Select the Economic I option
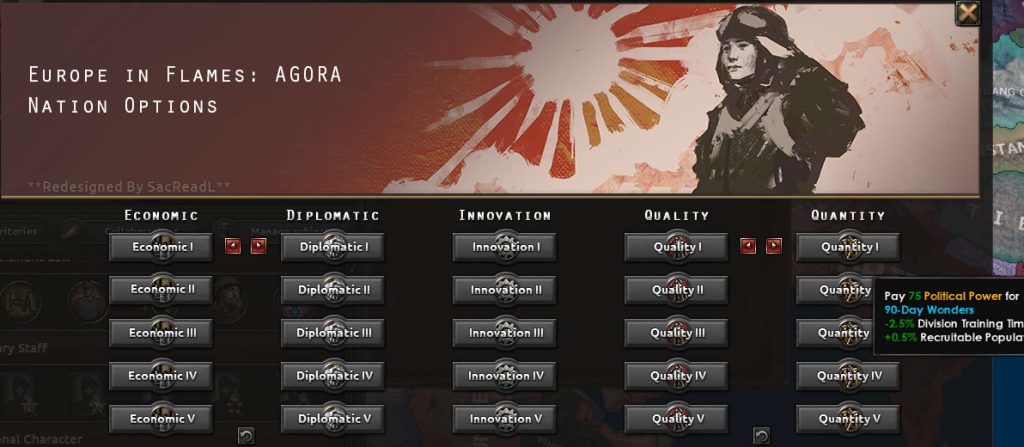Screen dimensions: 1024x447 [x=161, y=247]
